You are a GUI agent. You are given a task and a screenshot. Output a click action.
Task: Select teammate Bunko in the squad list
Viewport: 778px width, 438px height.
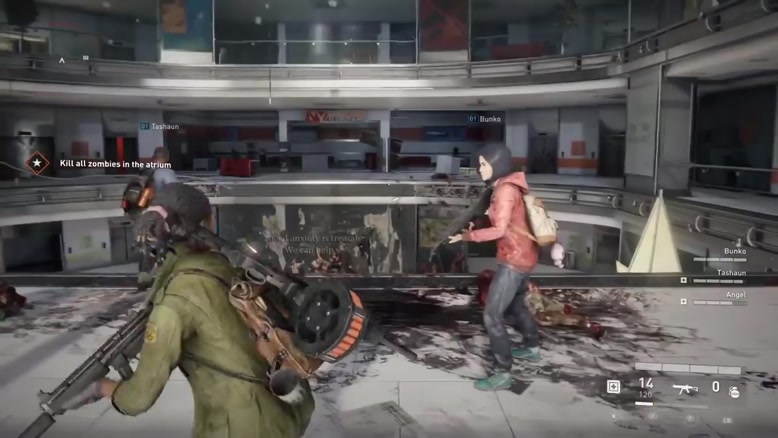(734, 252)
